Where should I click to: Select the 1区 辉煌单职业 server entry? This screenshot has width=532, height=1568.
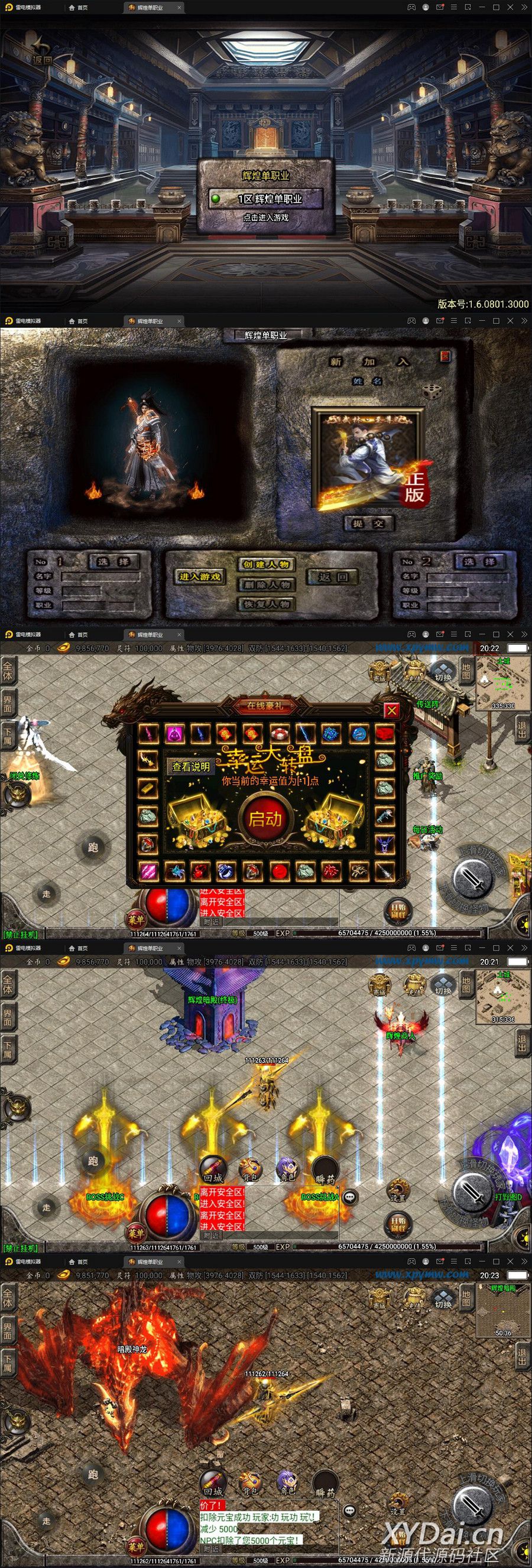tap(266, 199)
